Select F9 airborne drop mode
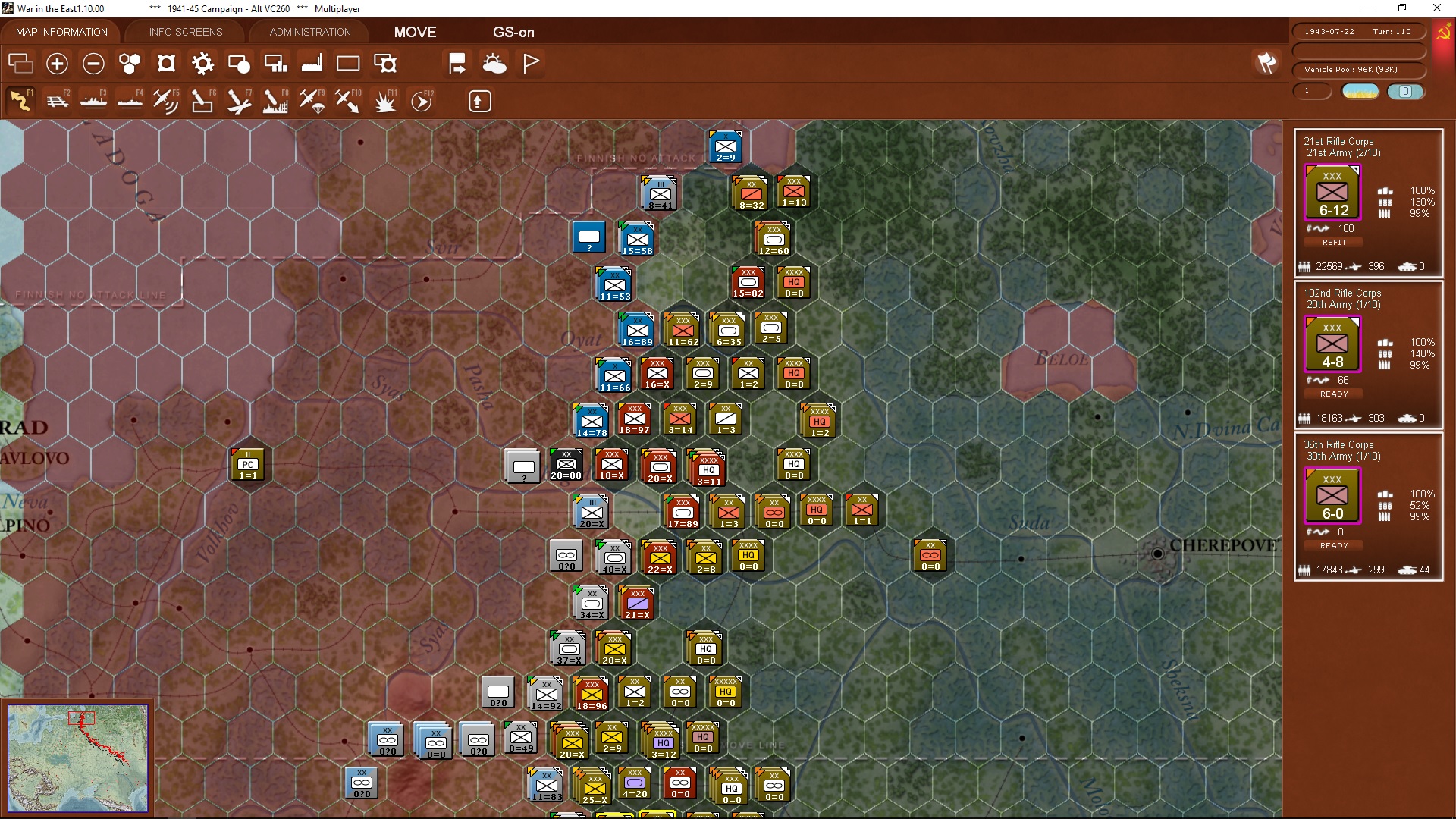 point(312,101)
